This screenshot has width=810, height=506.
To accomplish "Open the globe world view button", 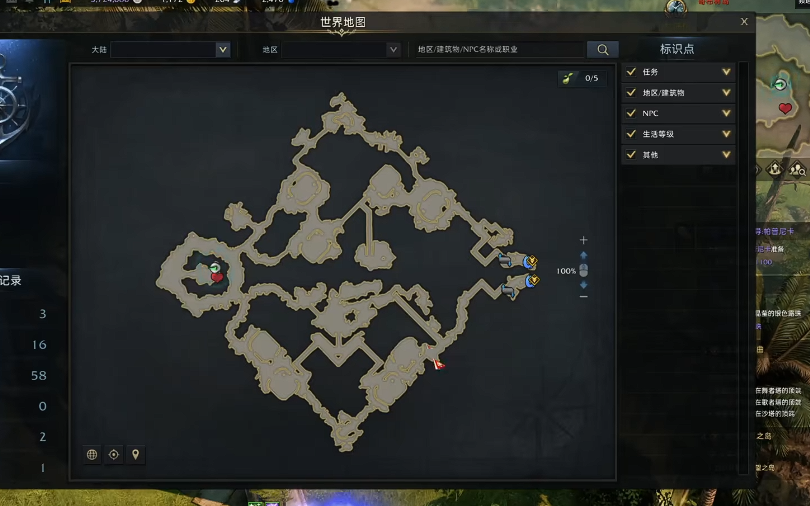I will [x=92, y=455].
